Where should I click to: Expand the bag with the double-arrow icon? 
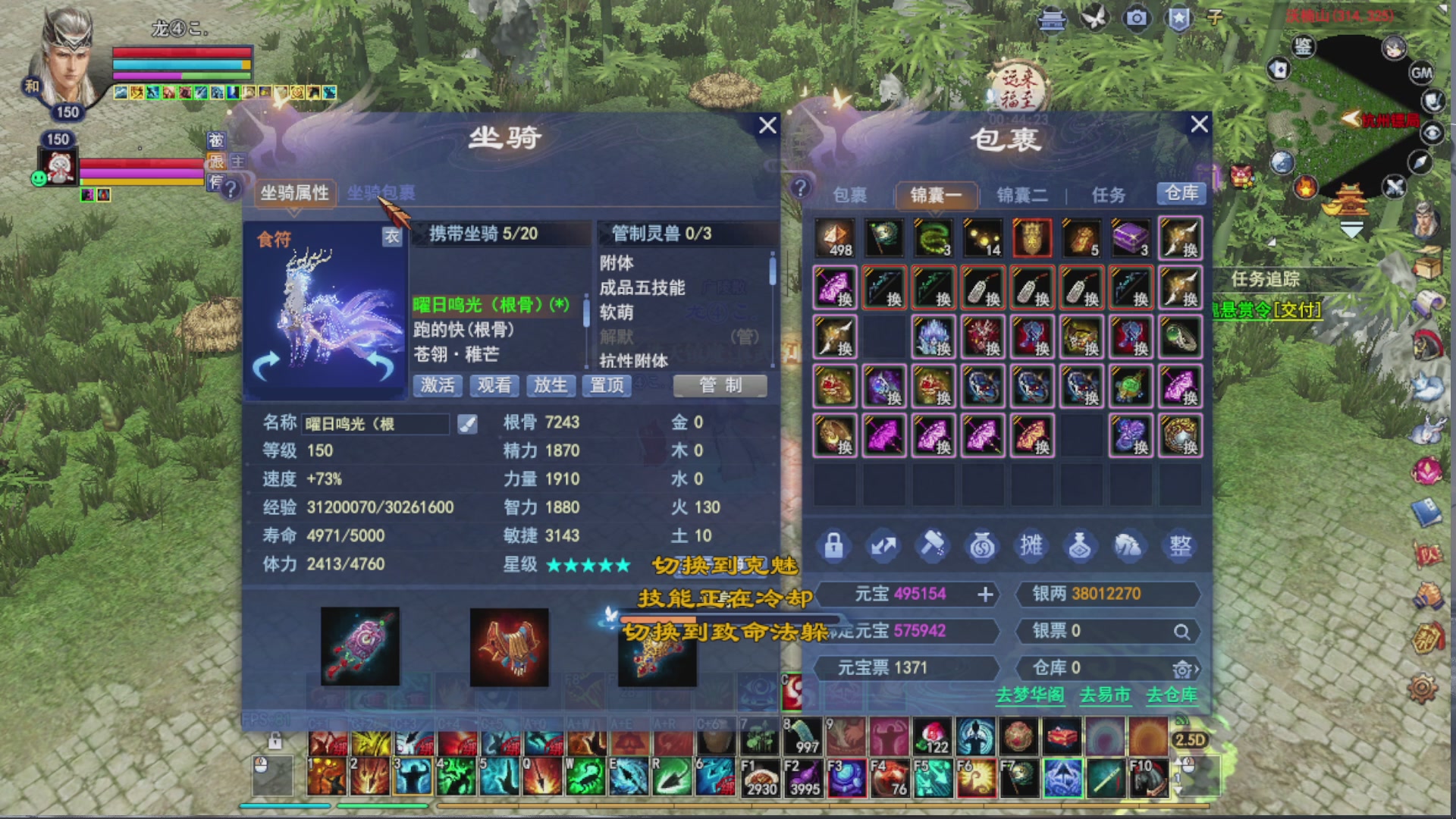click(x=883, y=545)
